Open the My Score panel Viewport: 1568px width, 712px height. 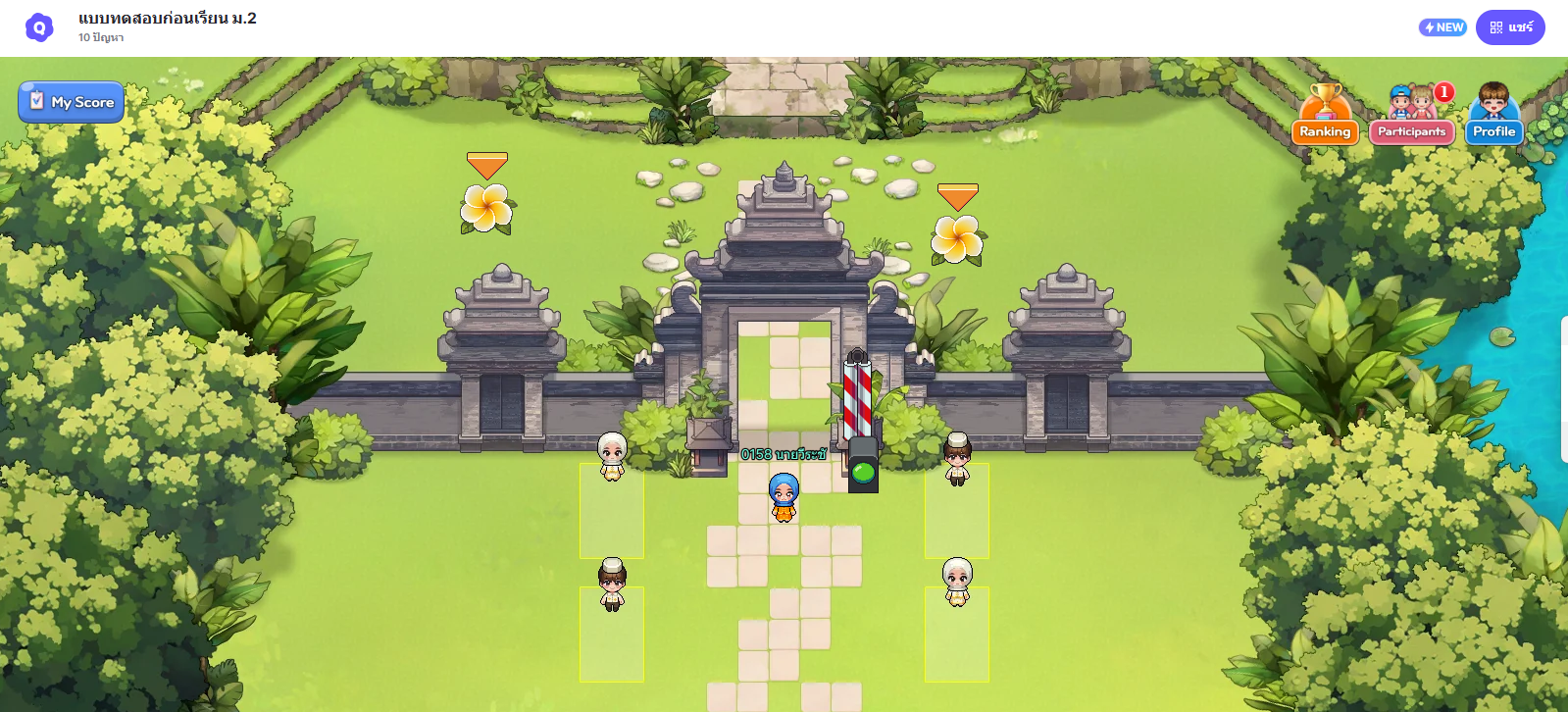tap(71, 101)
